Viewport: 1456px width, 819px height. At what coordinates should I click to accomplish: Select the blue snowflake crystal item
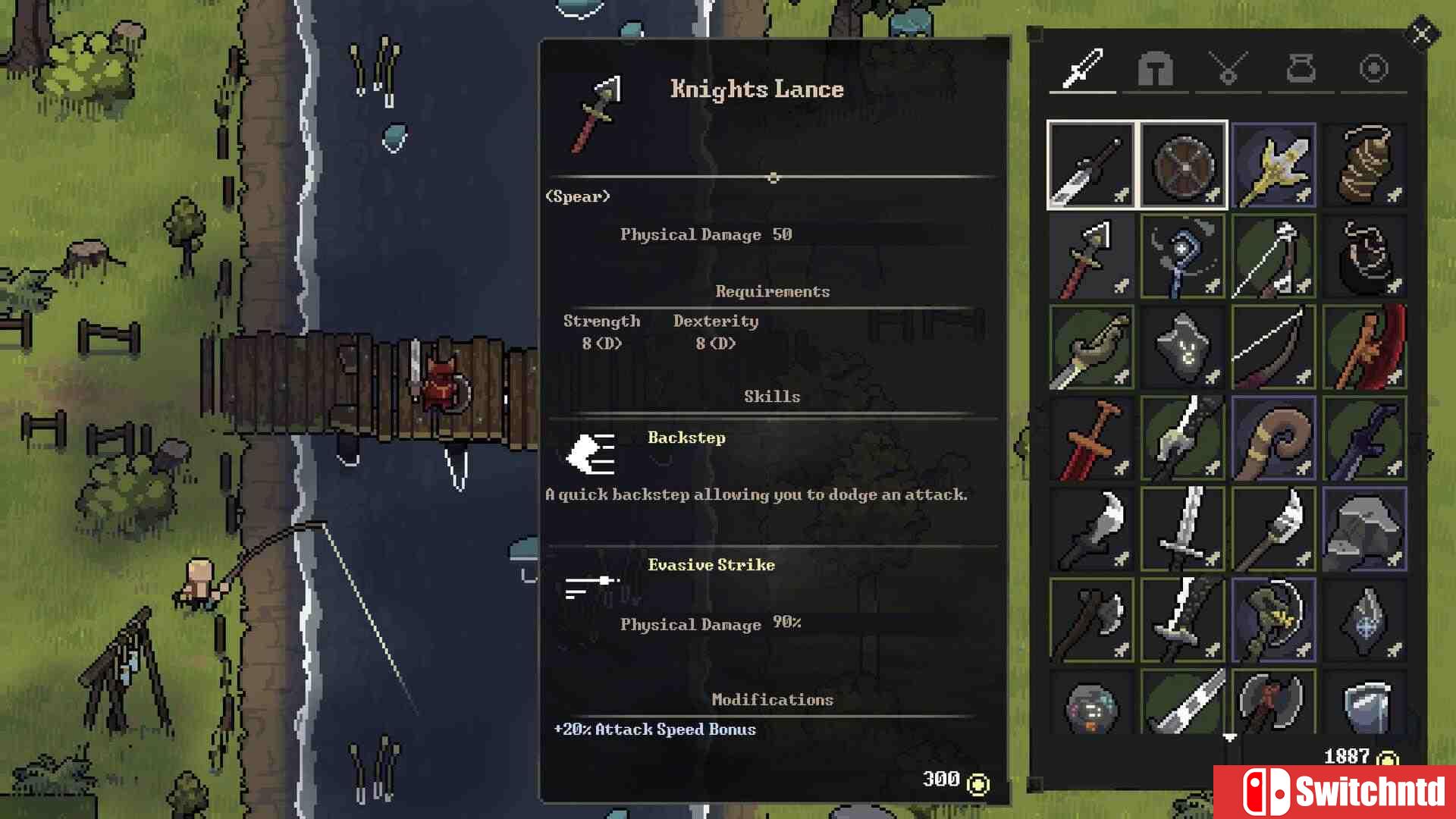[1364, 620]
